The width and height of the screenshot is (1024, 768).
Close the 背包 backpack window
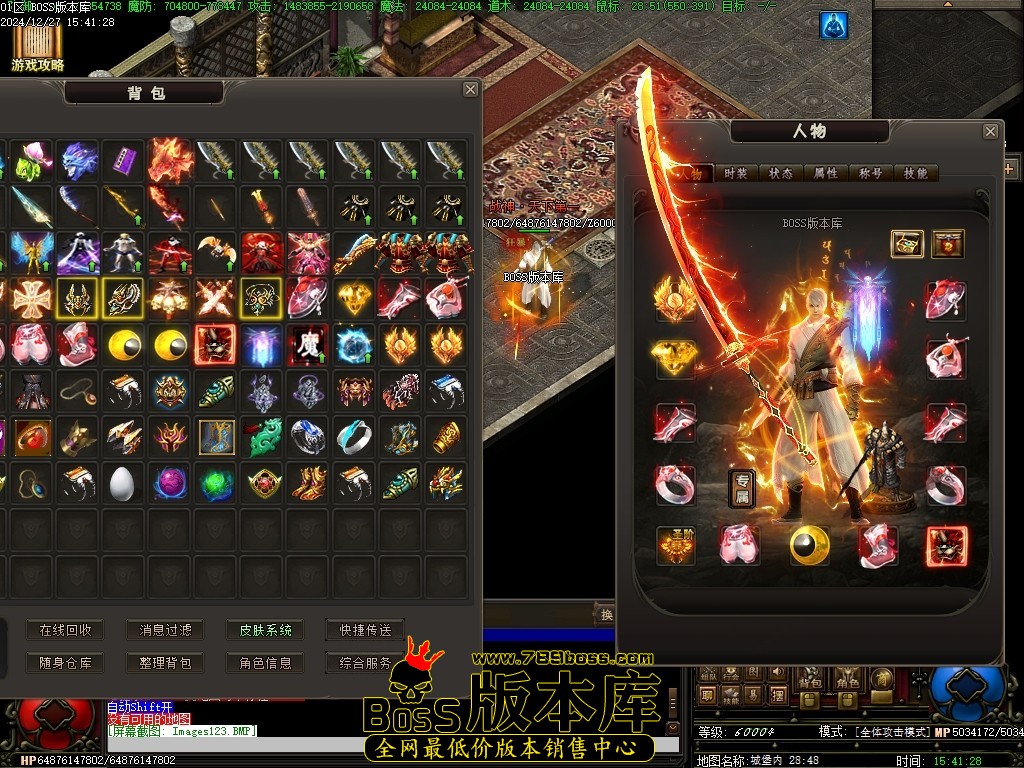[470, 90]
